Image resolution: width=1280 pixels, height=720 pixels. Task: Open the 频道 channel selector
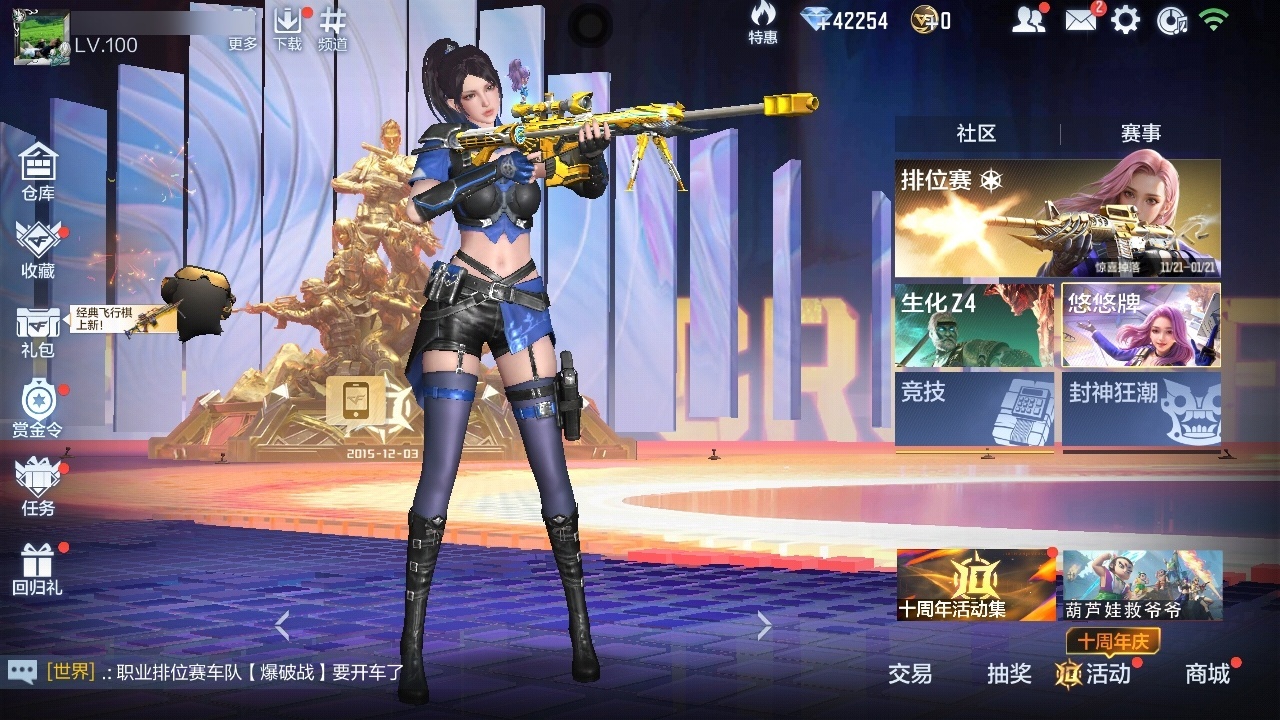coord(333,28)
